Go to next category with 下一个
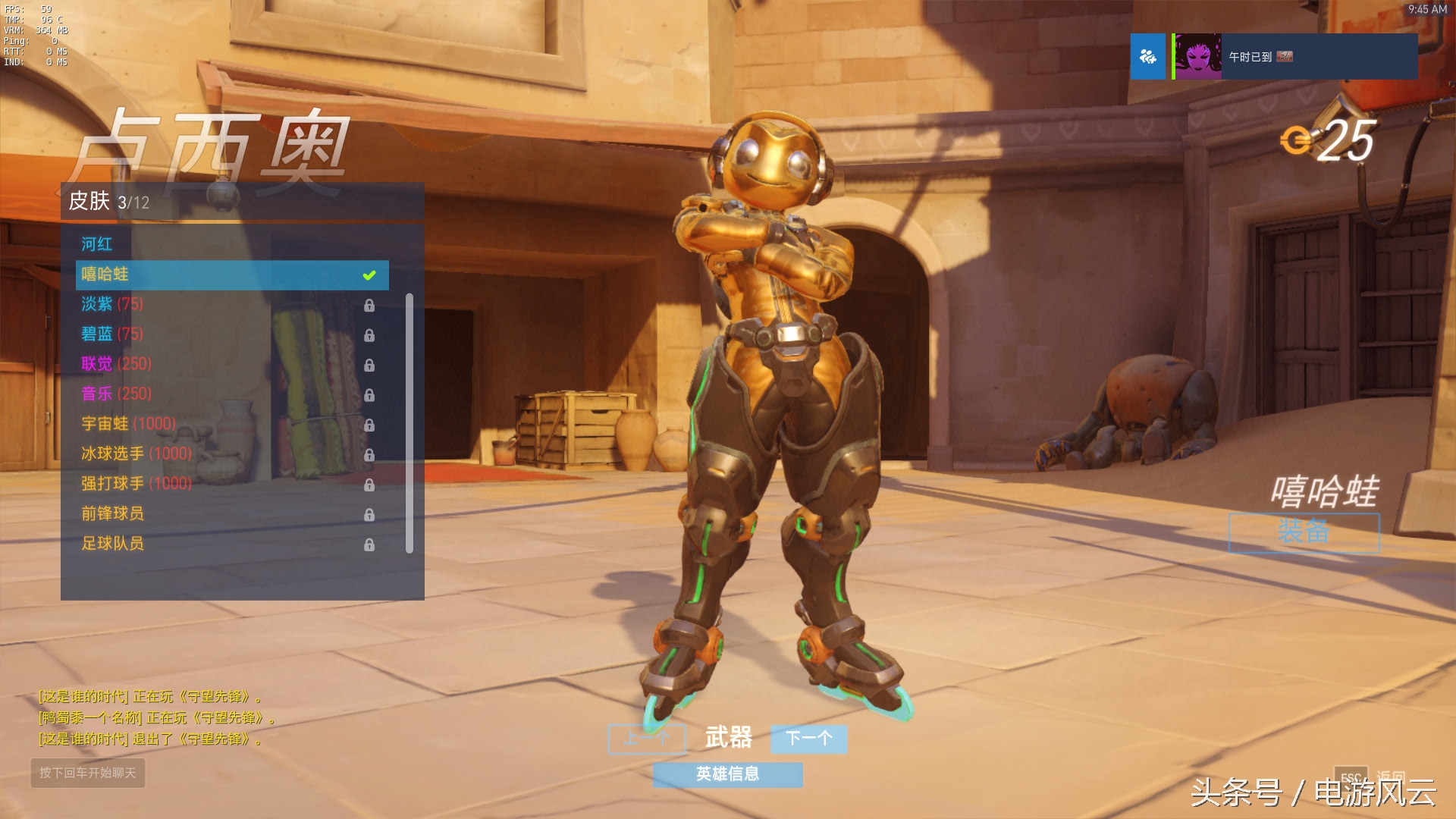The height and width of the screenshot is (819, 1456). pyautogui.click(x=808, y=738)
